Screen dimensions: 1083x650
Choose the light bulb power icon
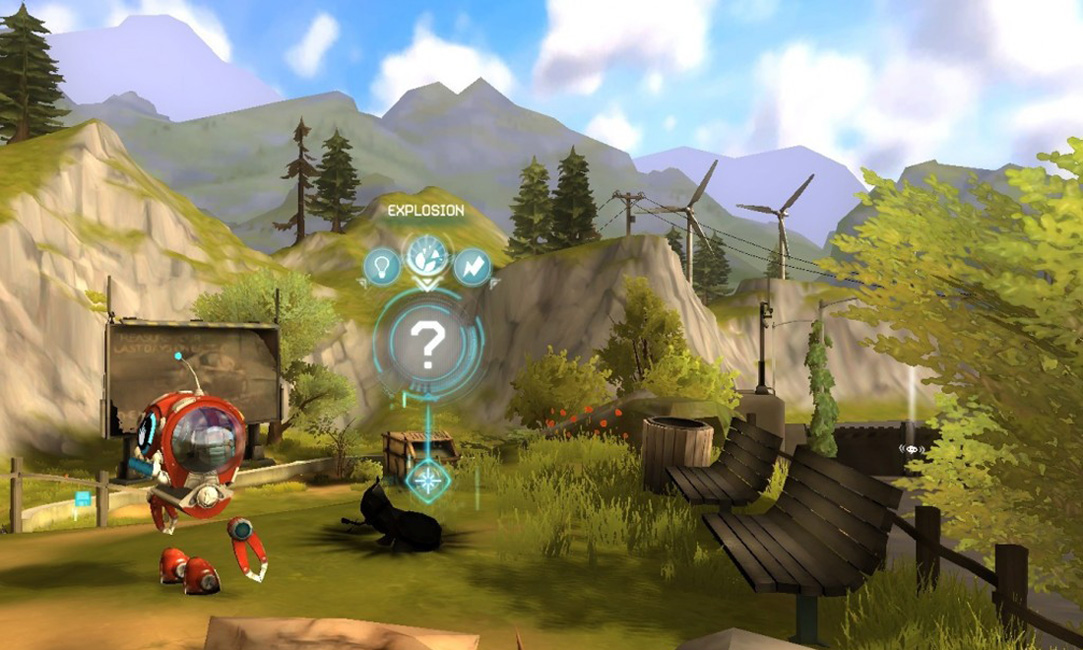click(382, 266)
